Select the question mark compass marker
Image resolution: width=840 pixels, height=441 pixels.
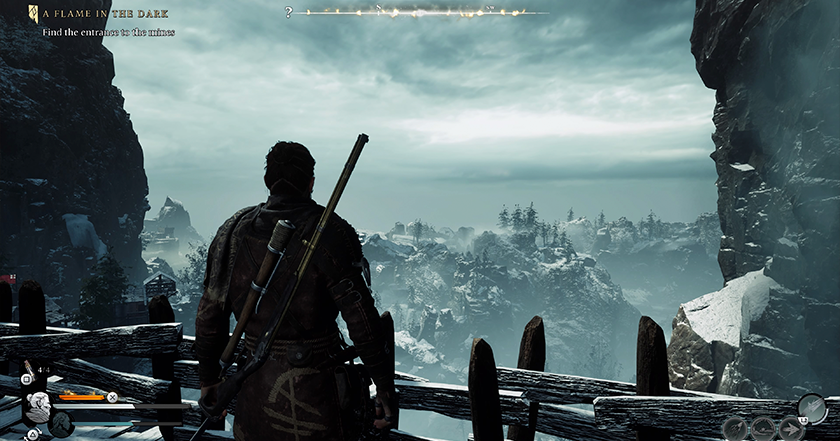click(x=289, y=13)
